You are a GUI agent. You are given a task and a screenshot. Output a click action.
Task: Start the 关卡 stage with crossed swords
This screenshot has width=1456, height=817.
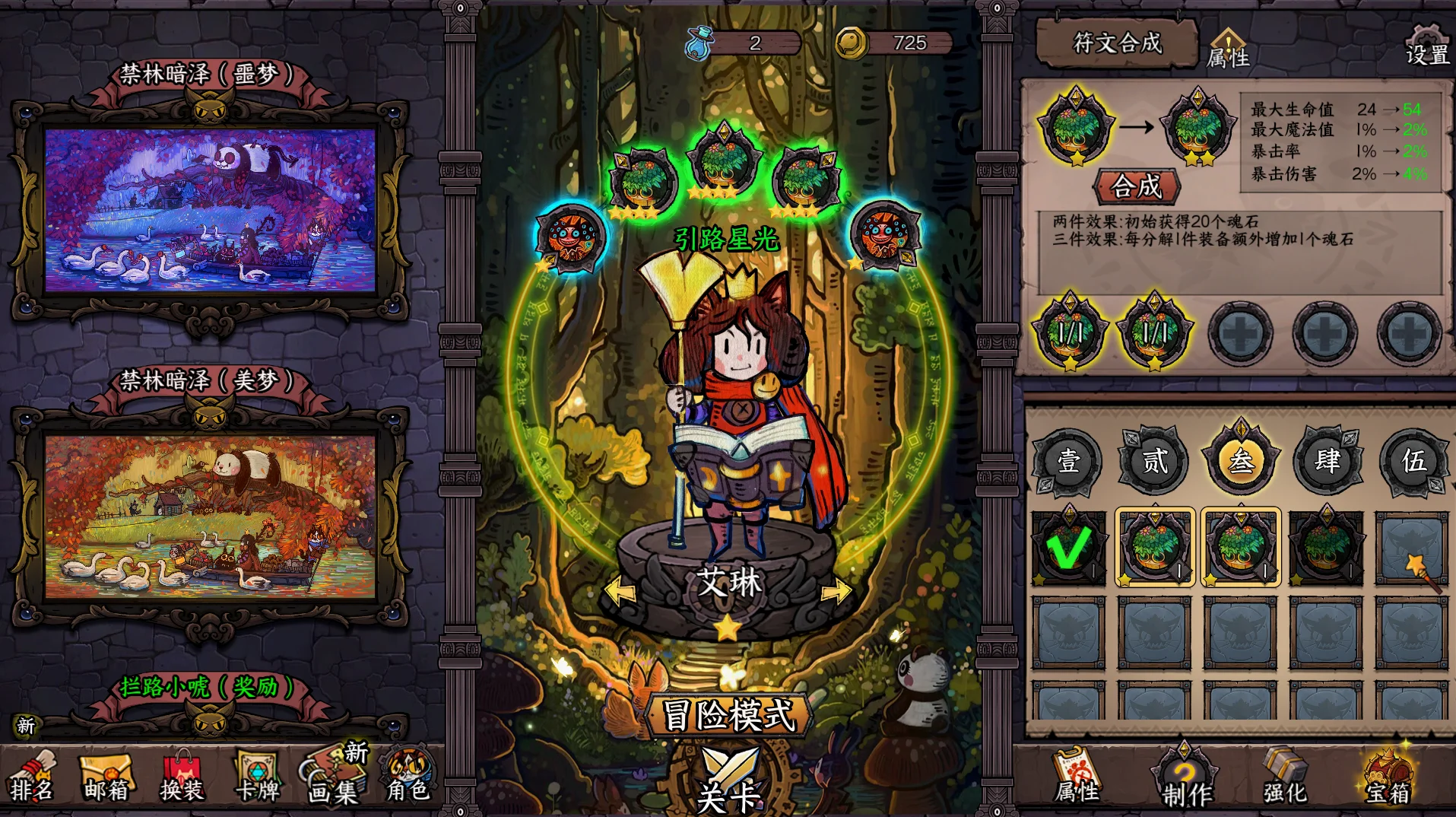(728, 780)
